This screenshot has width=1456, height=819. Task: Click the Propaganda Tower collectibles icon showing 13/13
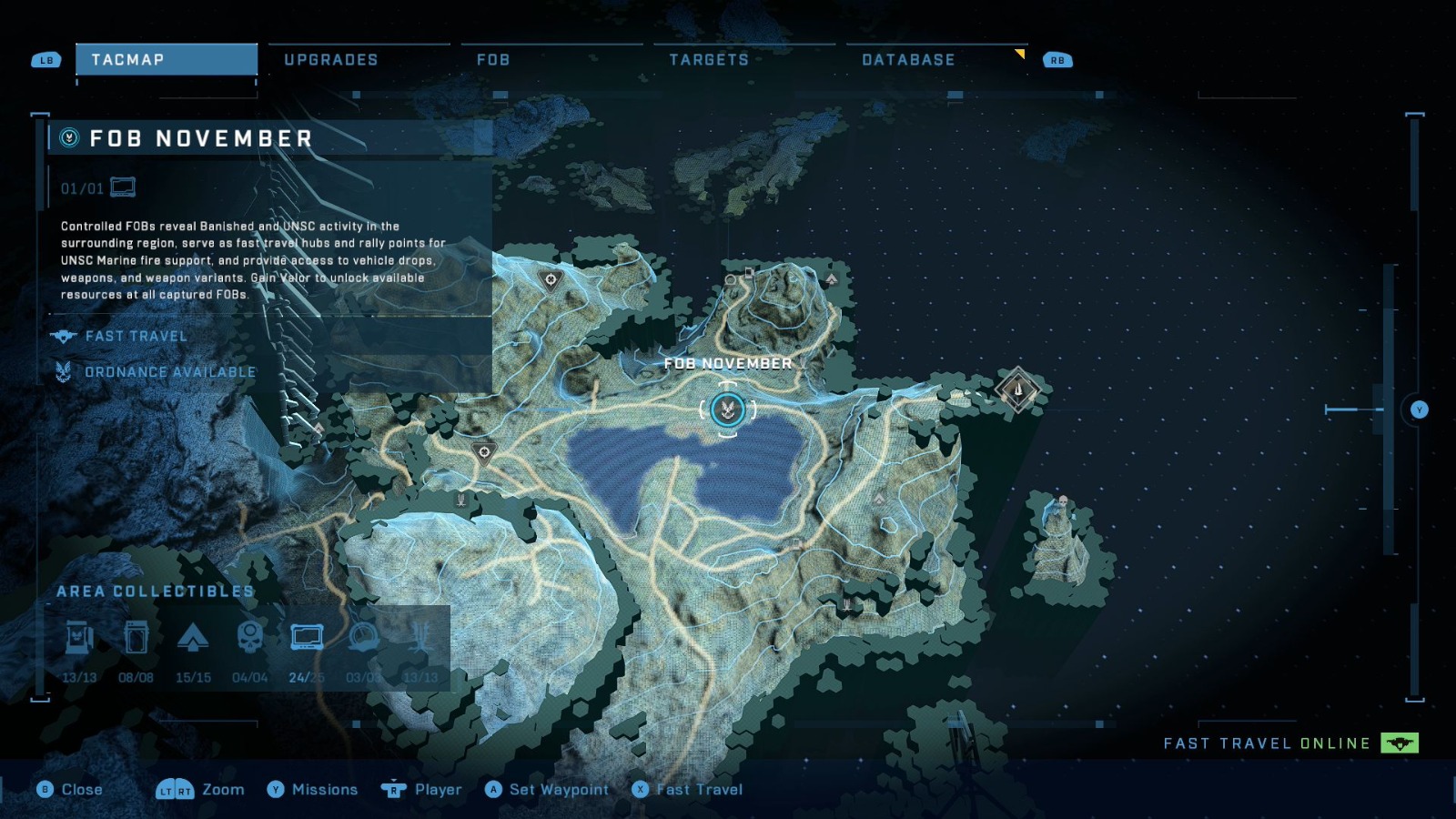[x=421, y=639]
